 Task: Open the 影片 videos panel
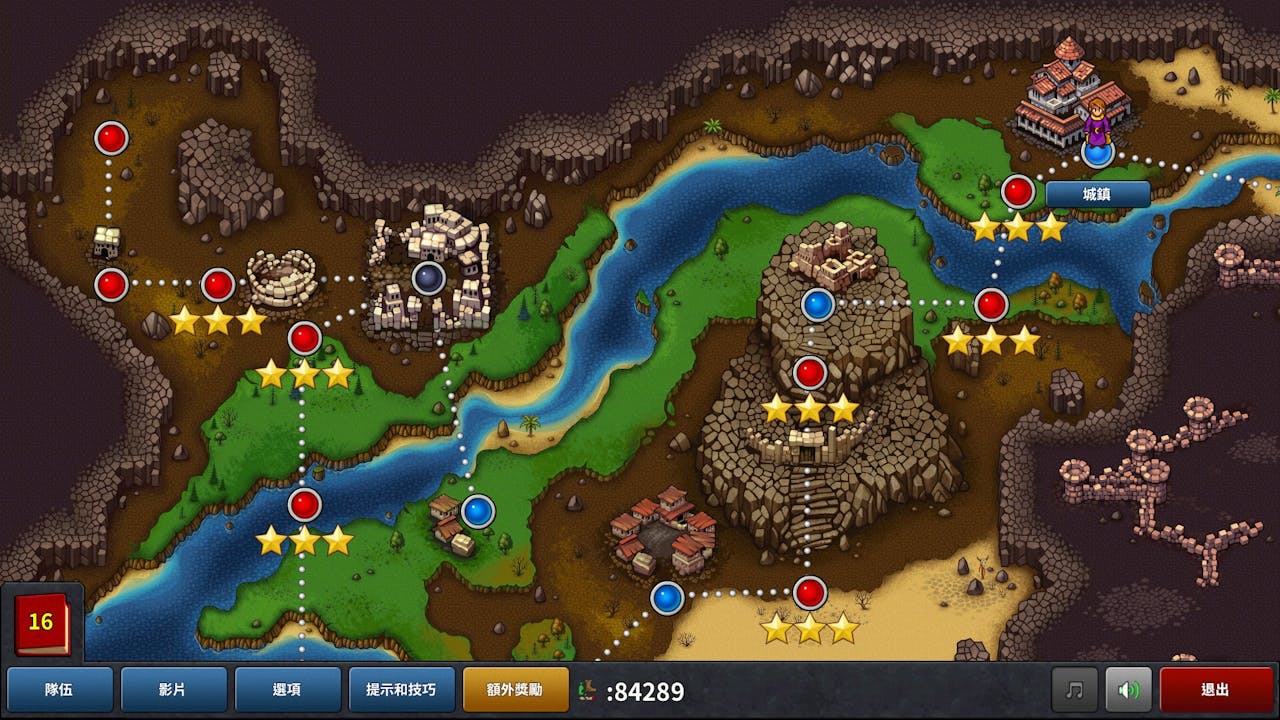pyautogui.click(x=172, y=689)
